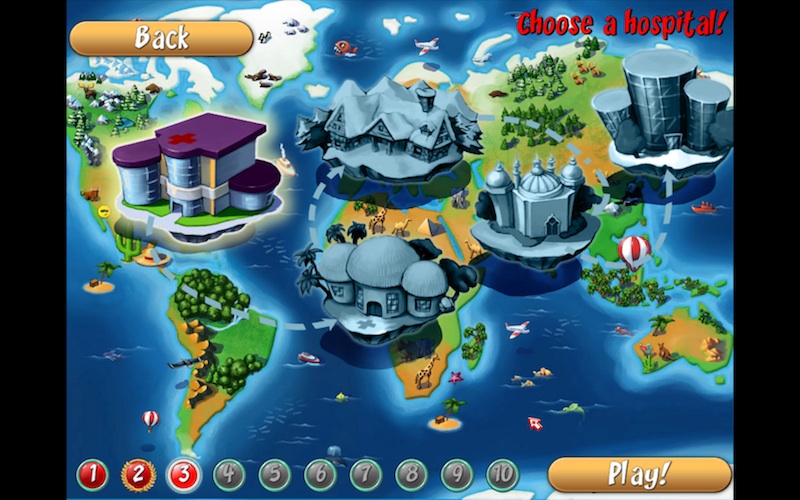Select locked level 4
This screenshot has height=500, width=800.
(229, 474)
